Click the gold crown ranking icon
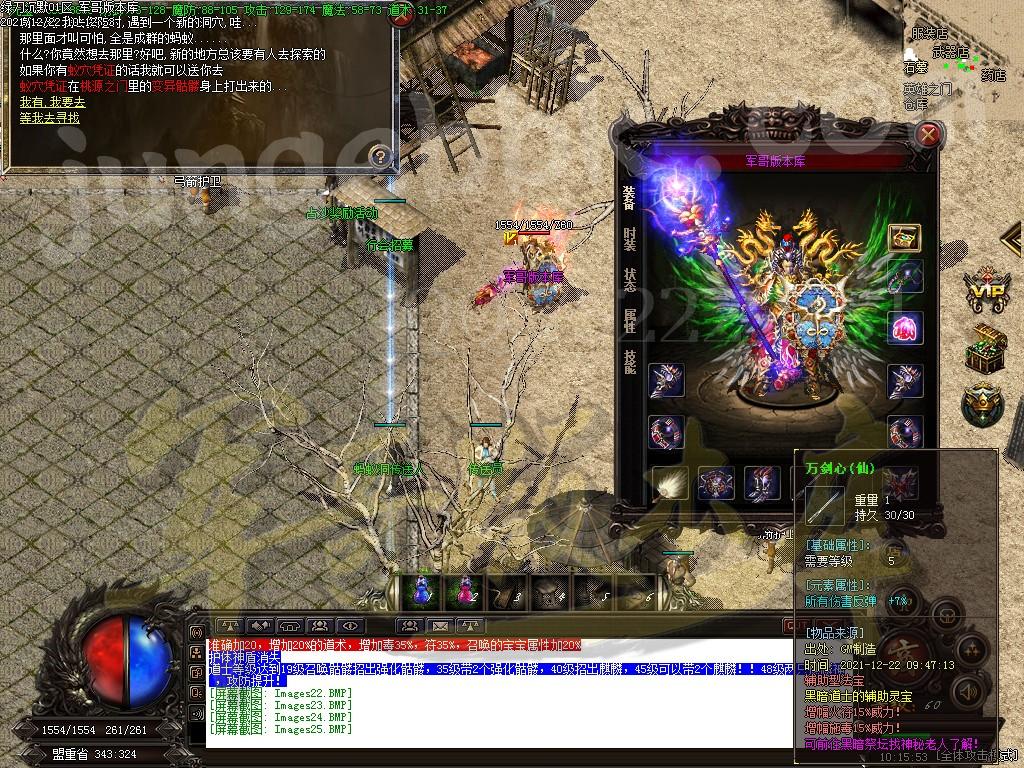The width and height of the screenshot is (1024, 768). point(982,404)
